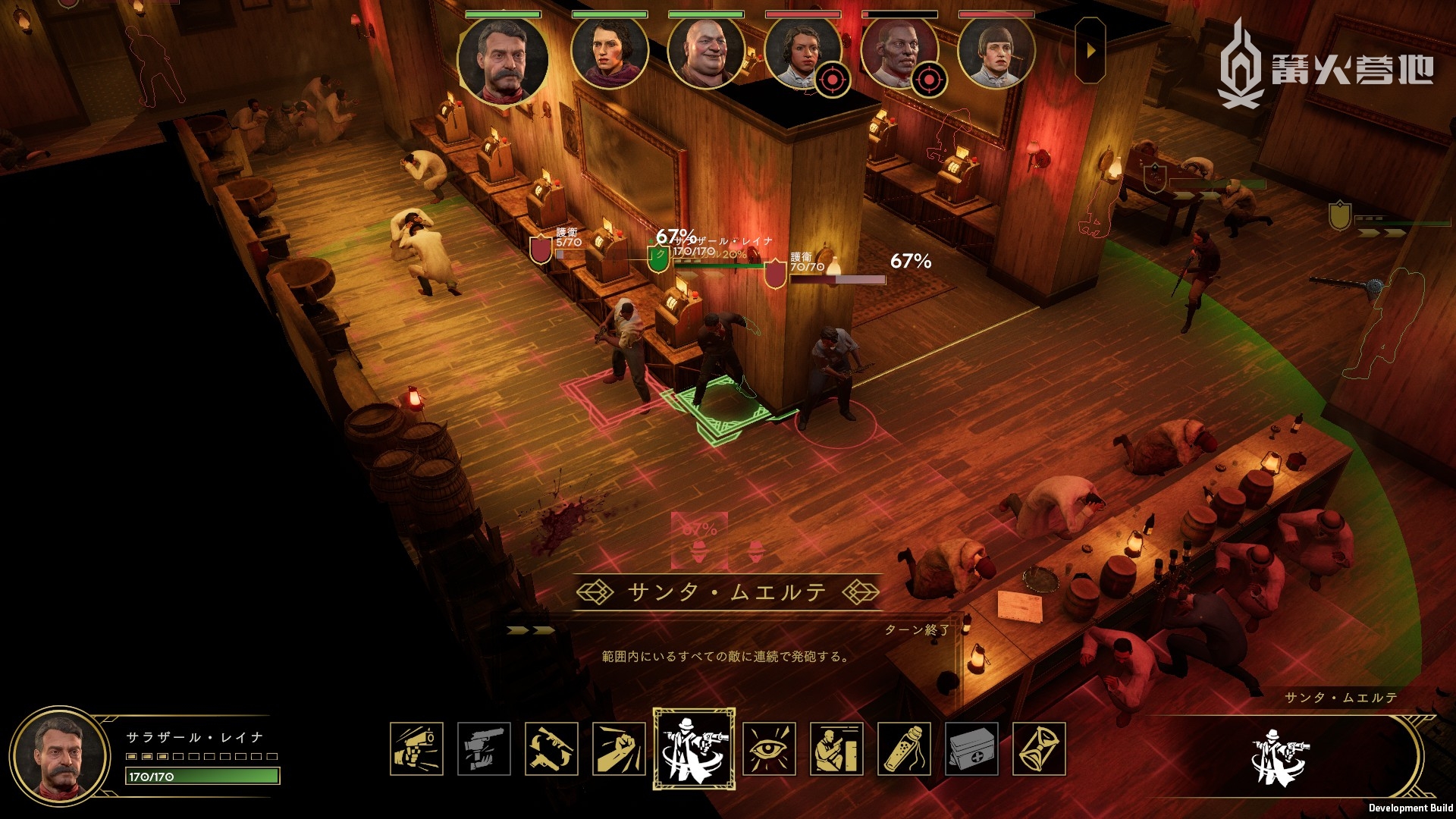Choose the greyed-out pistol reload ability
Viewport: 1456px width, 819px height.
tap(484, 748)
